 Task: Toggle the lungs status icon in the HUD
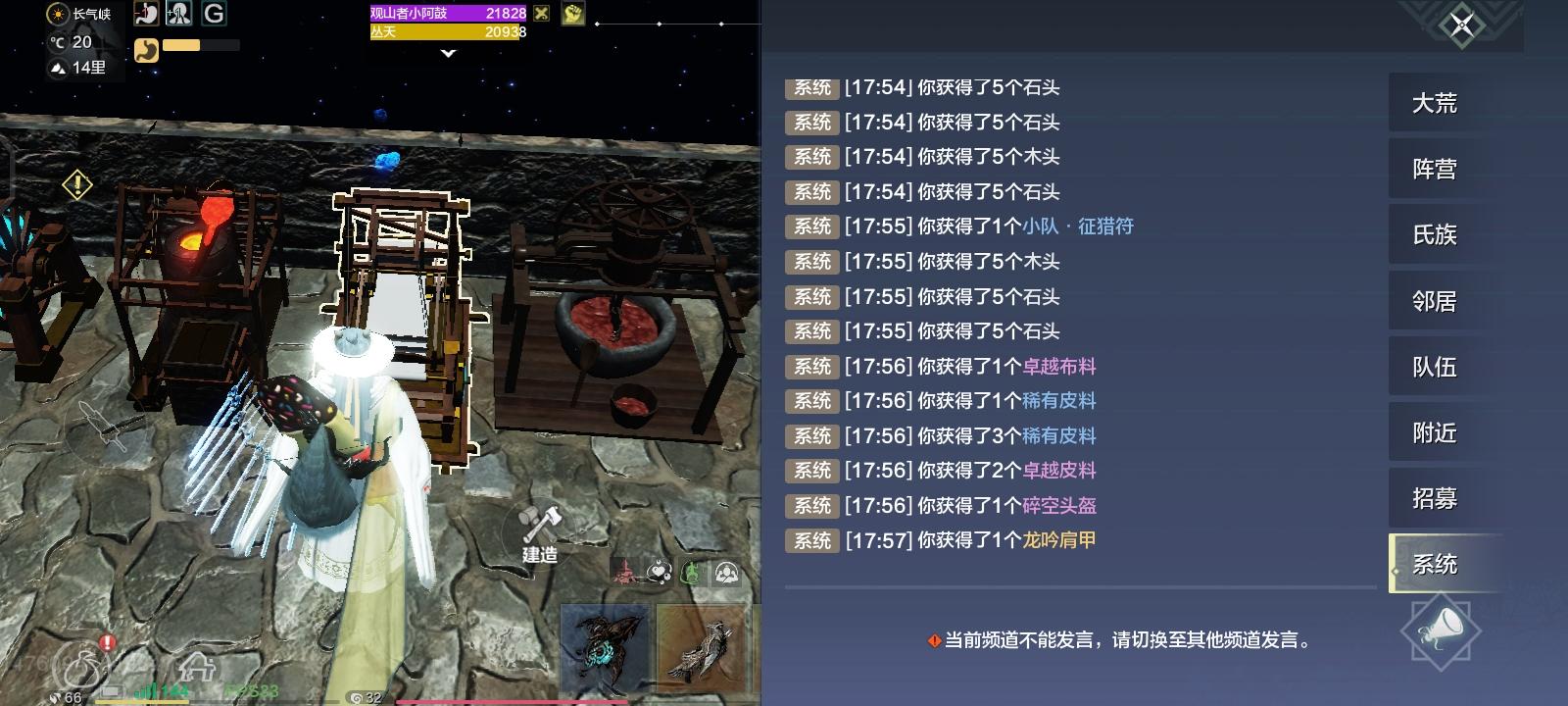178,13
